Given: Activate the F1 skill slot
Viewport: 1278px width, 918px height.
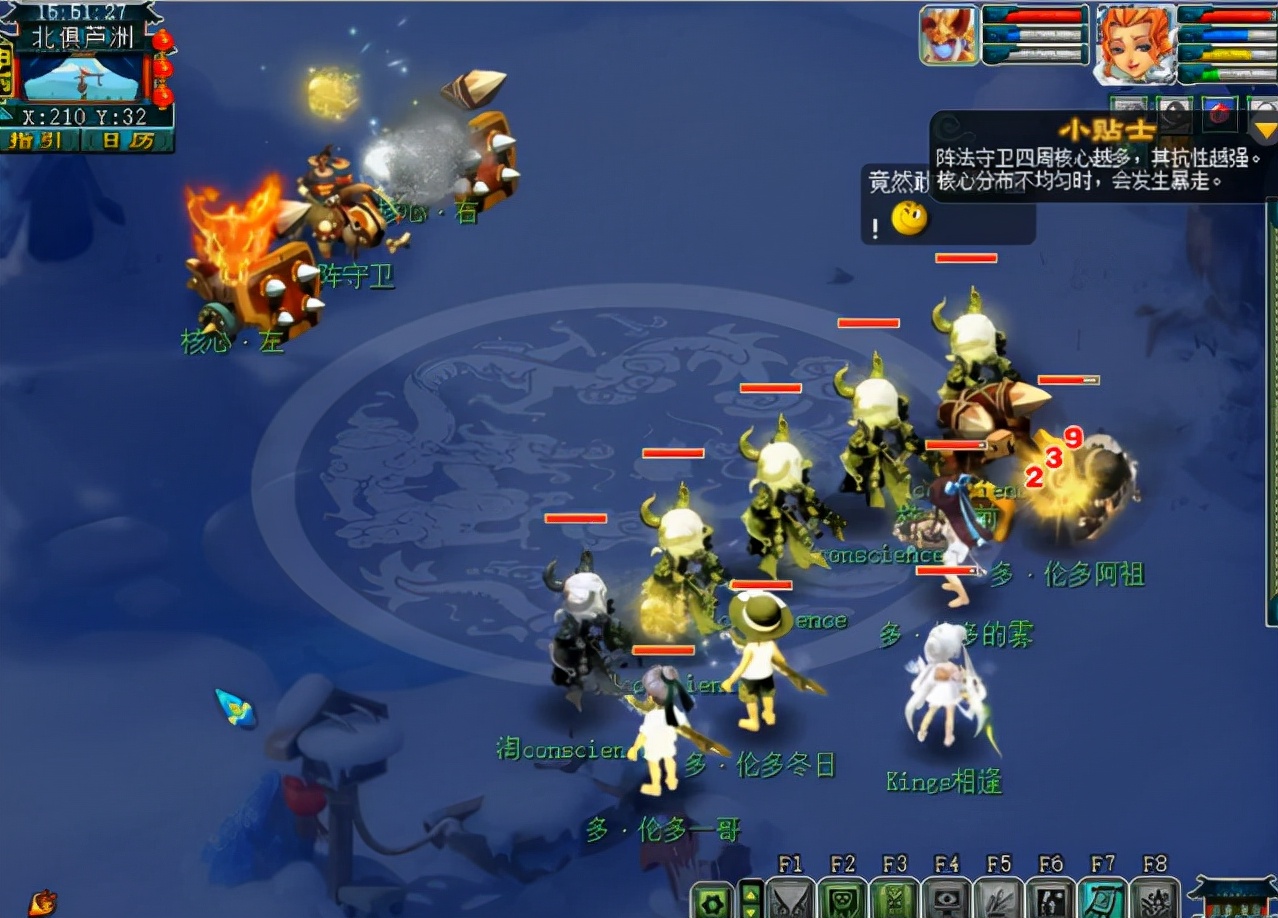Looking at the screenshot, I should pyautogui.click(x=790, y=897).
